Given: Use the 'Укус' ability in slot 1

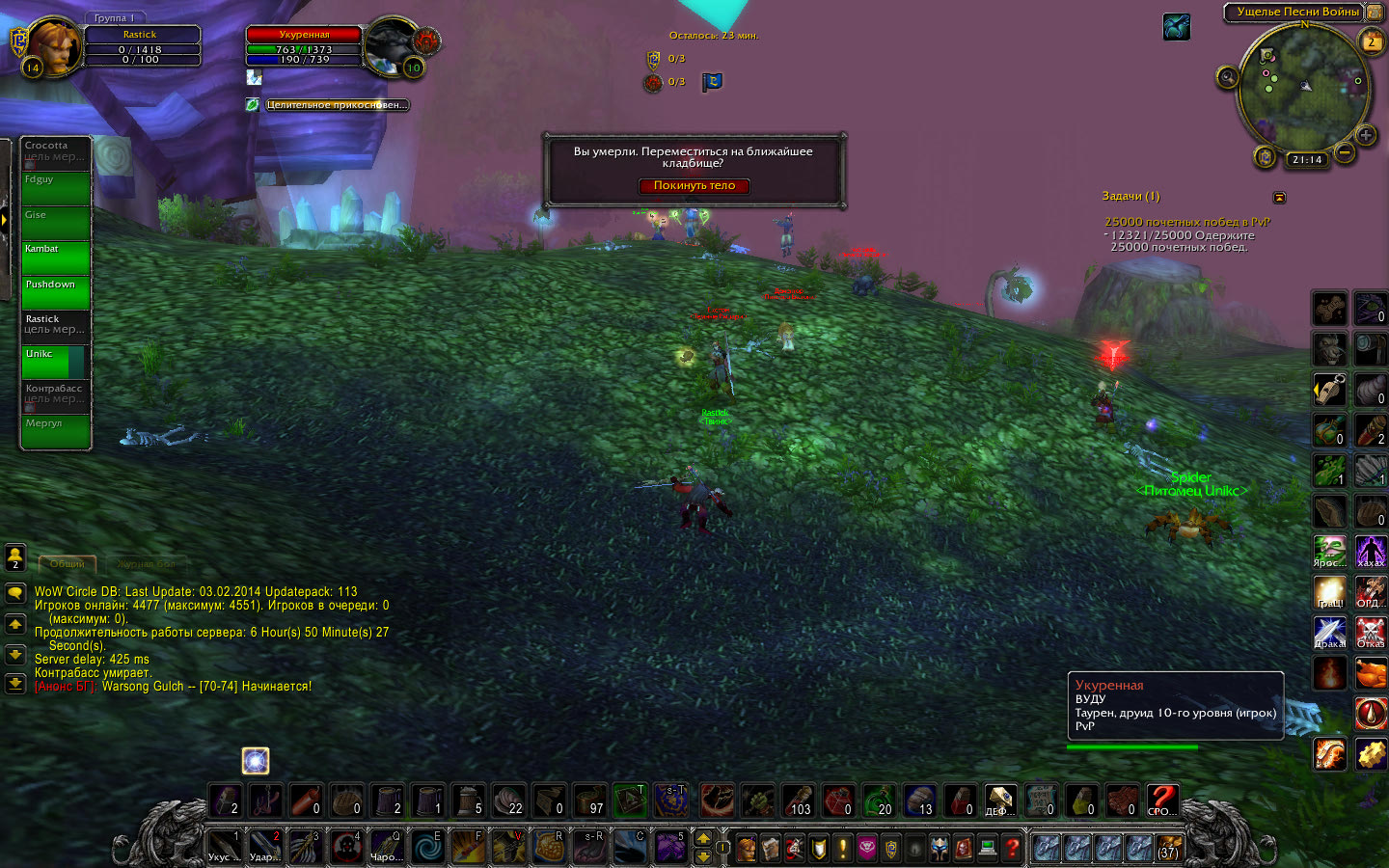Looking at the screenshot, I should 224,846.
